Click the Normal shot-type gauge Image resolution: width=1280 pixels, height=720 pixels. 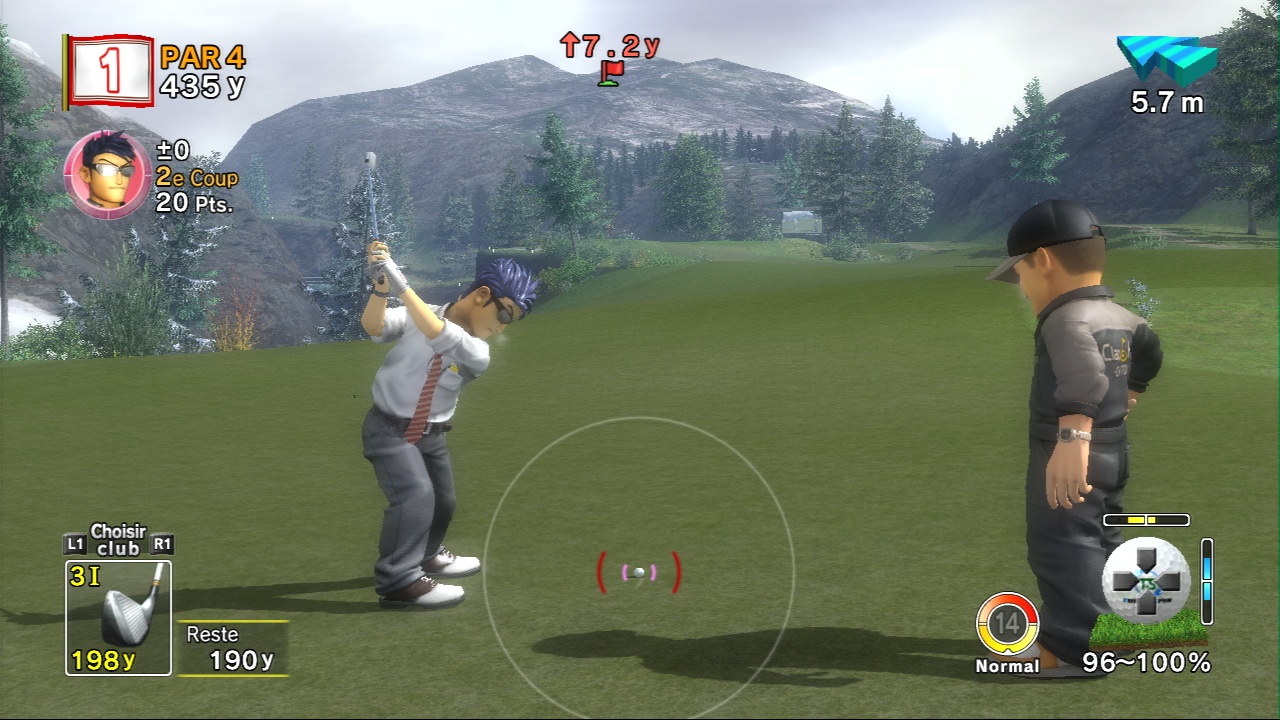pos(1007,625)
